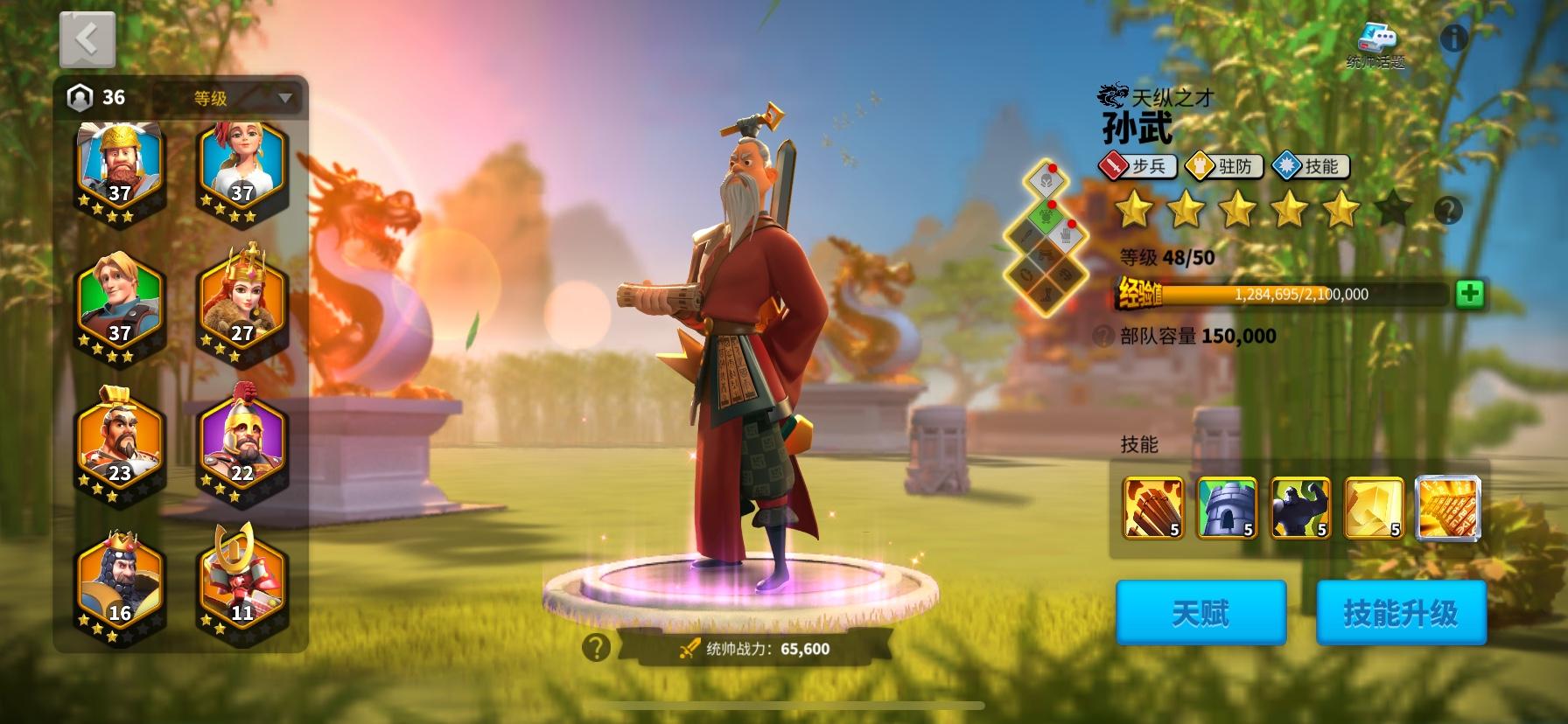Select Sun Tzu's first skill with fire arrows
The width and height of the screenshot is (1568, 724).
tap(1152, 508)
